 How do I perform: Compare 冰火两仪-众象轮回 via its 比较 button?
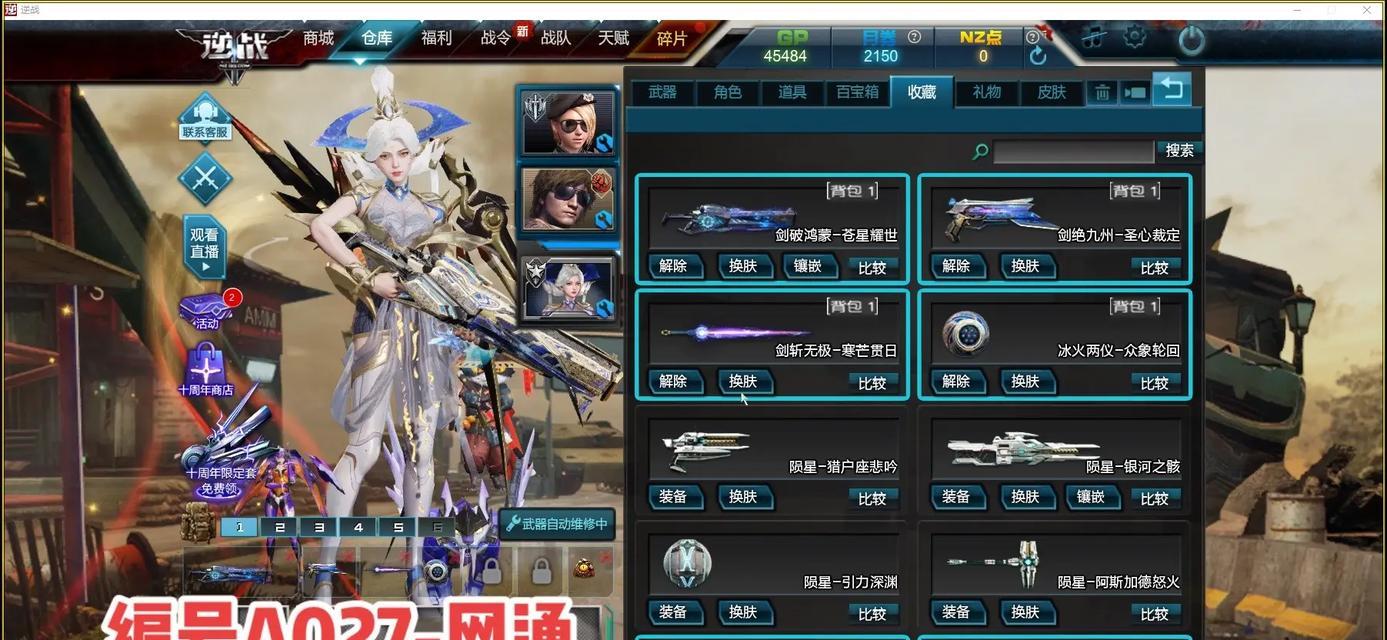tap(1154, 382)
